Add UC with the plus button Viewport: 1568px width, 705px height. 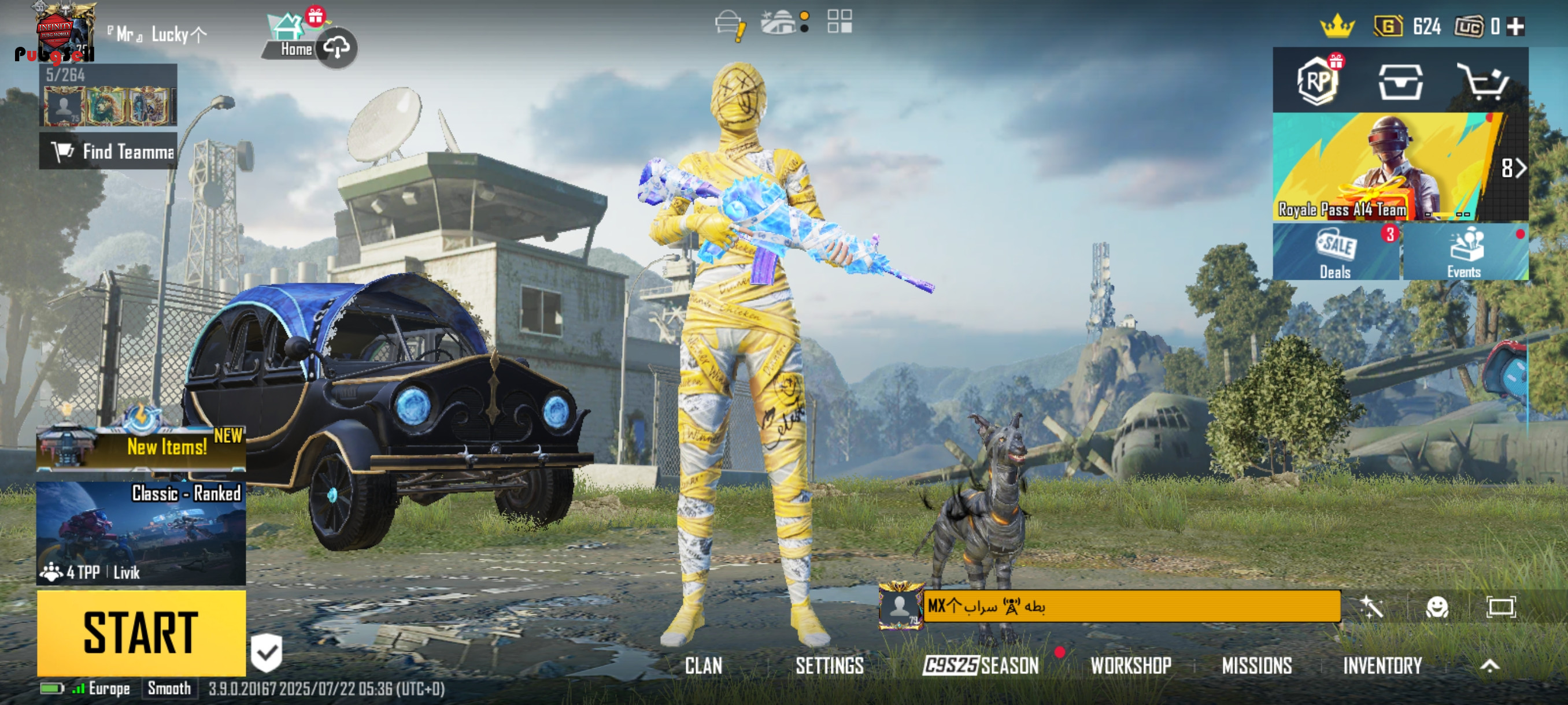click(x=1515, y=27)
